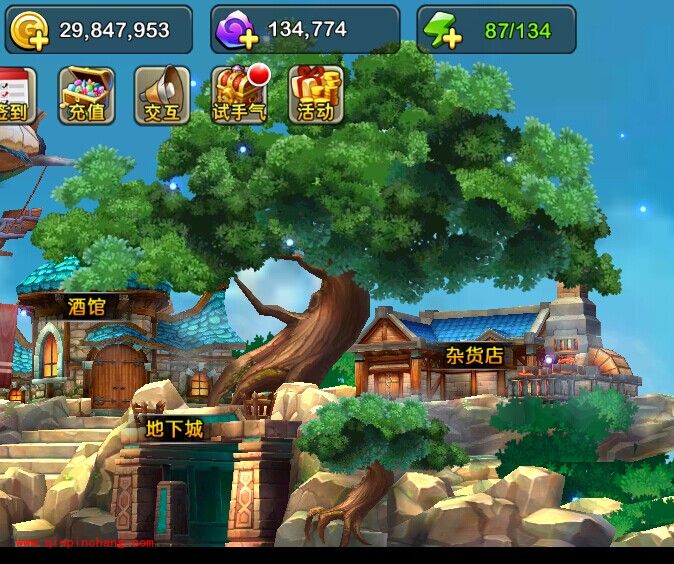This screenshot has height=564, width=674.
Task: Open the 交互 megaphone interaction menu
Action: pyautogui.click(x=162, y=95)
